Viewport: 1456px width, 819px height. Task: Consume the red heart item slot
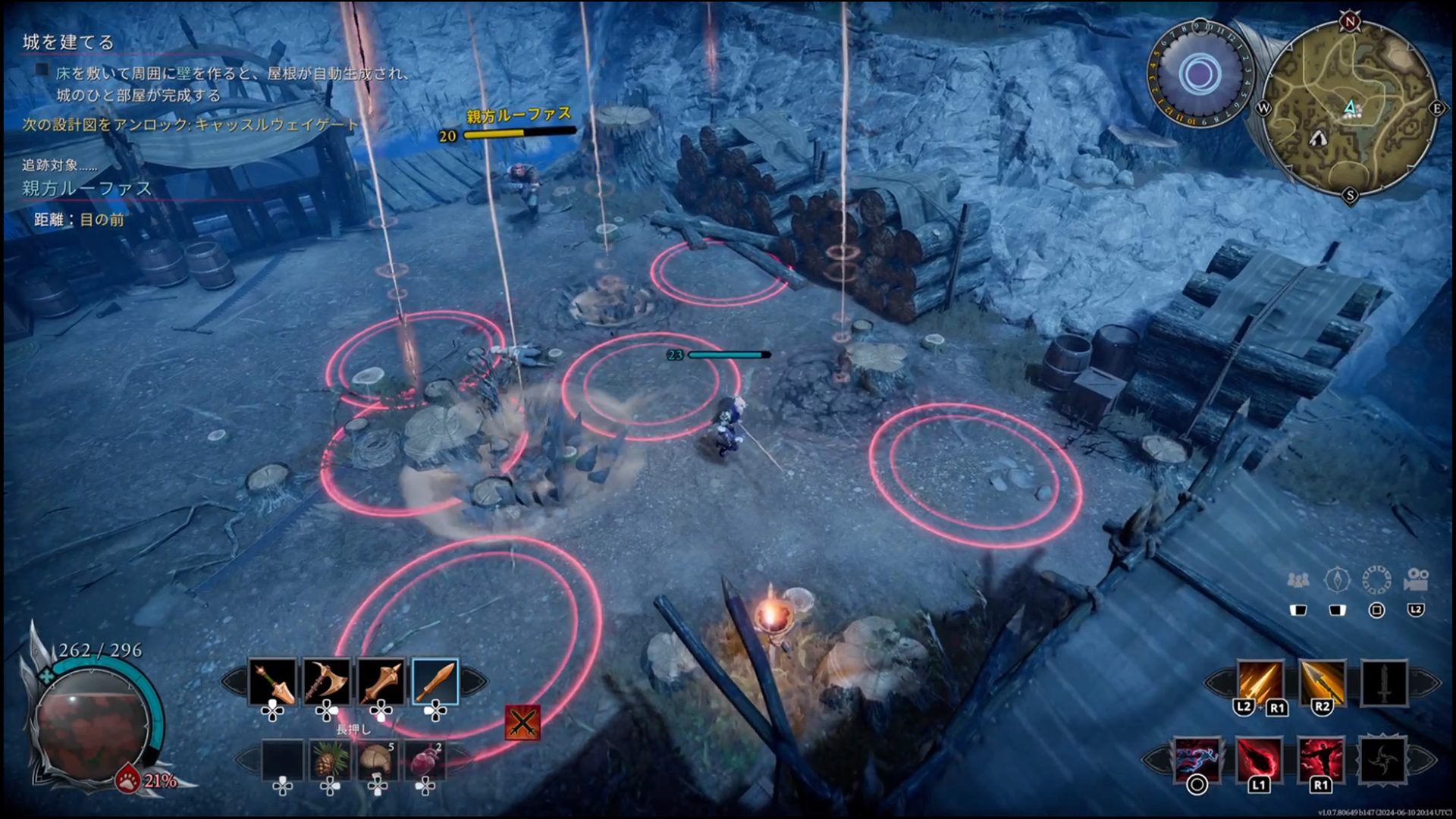coord(425,759)
